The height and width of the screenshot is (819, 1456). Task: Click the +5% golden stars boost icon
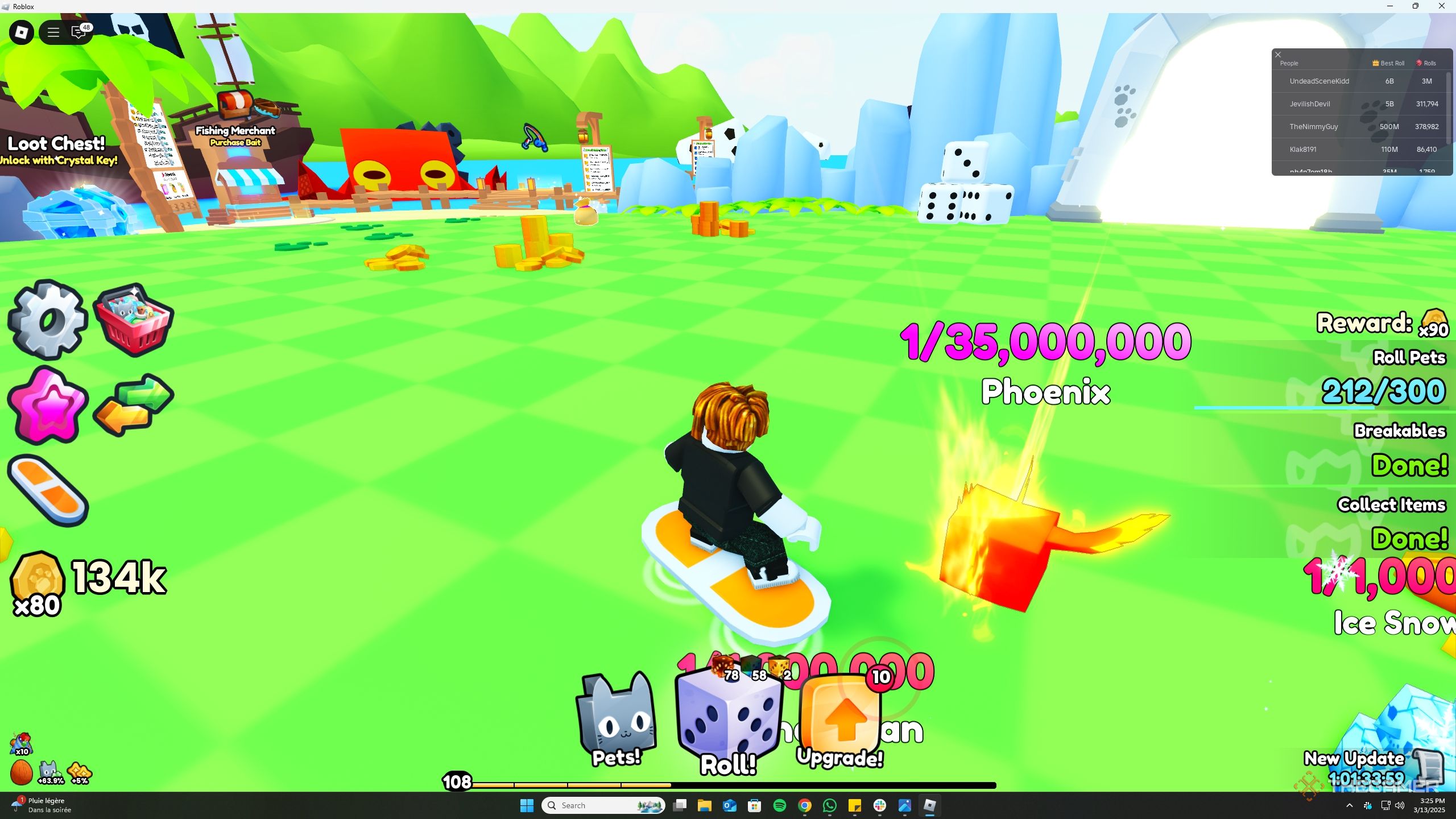tap(80, 772)
